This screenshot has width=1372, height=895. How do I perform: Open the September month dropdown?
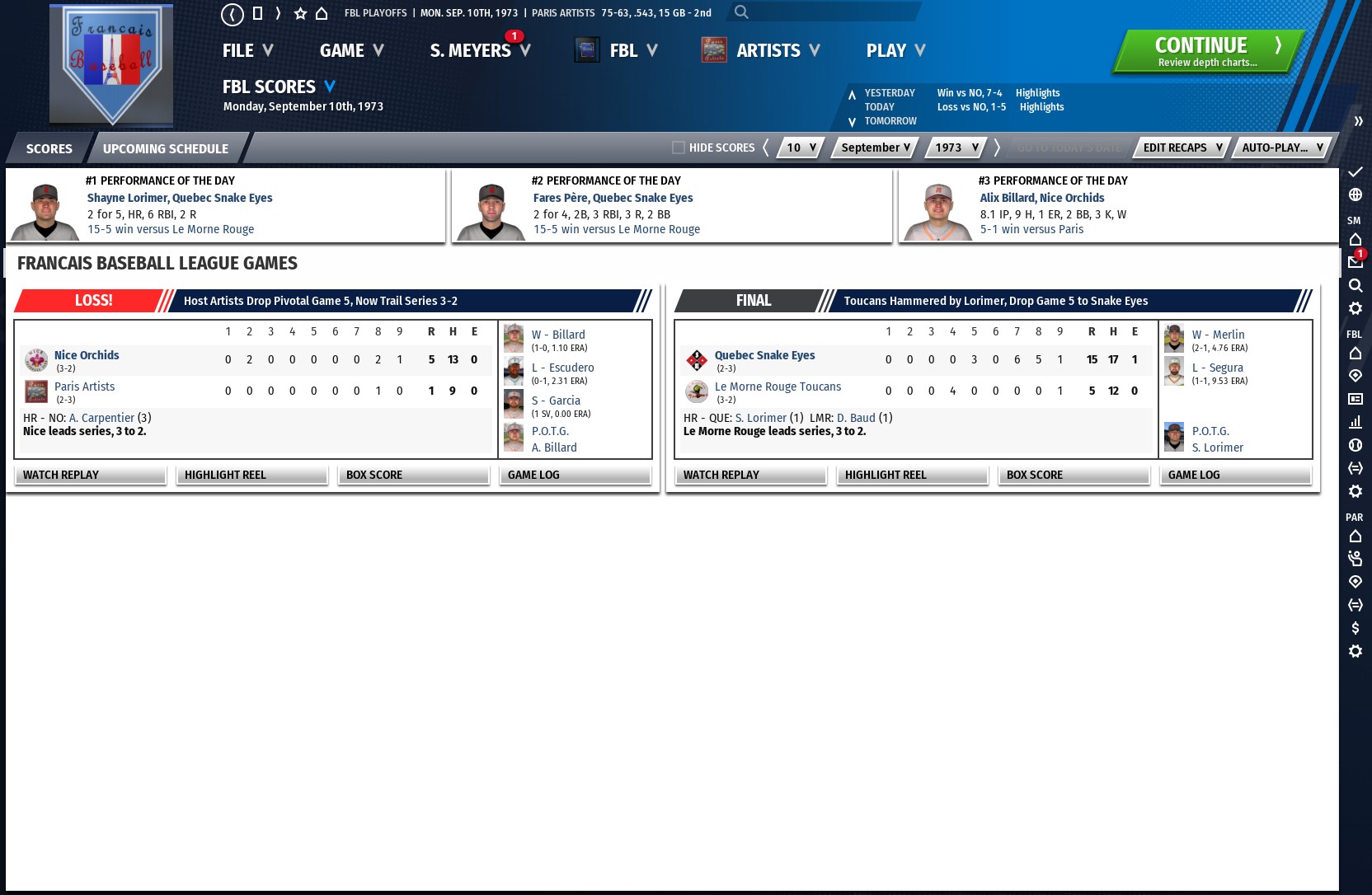[875, 148]
